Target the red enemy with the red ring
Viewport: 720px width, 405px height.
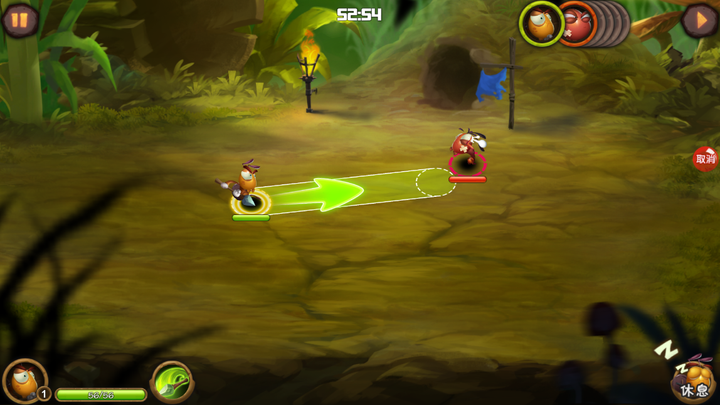[466, 156]
